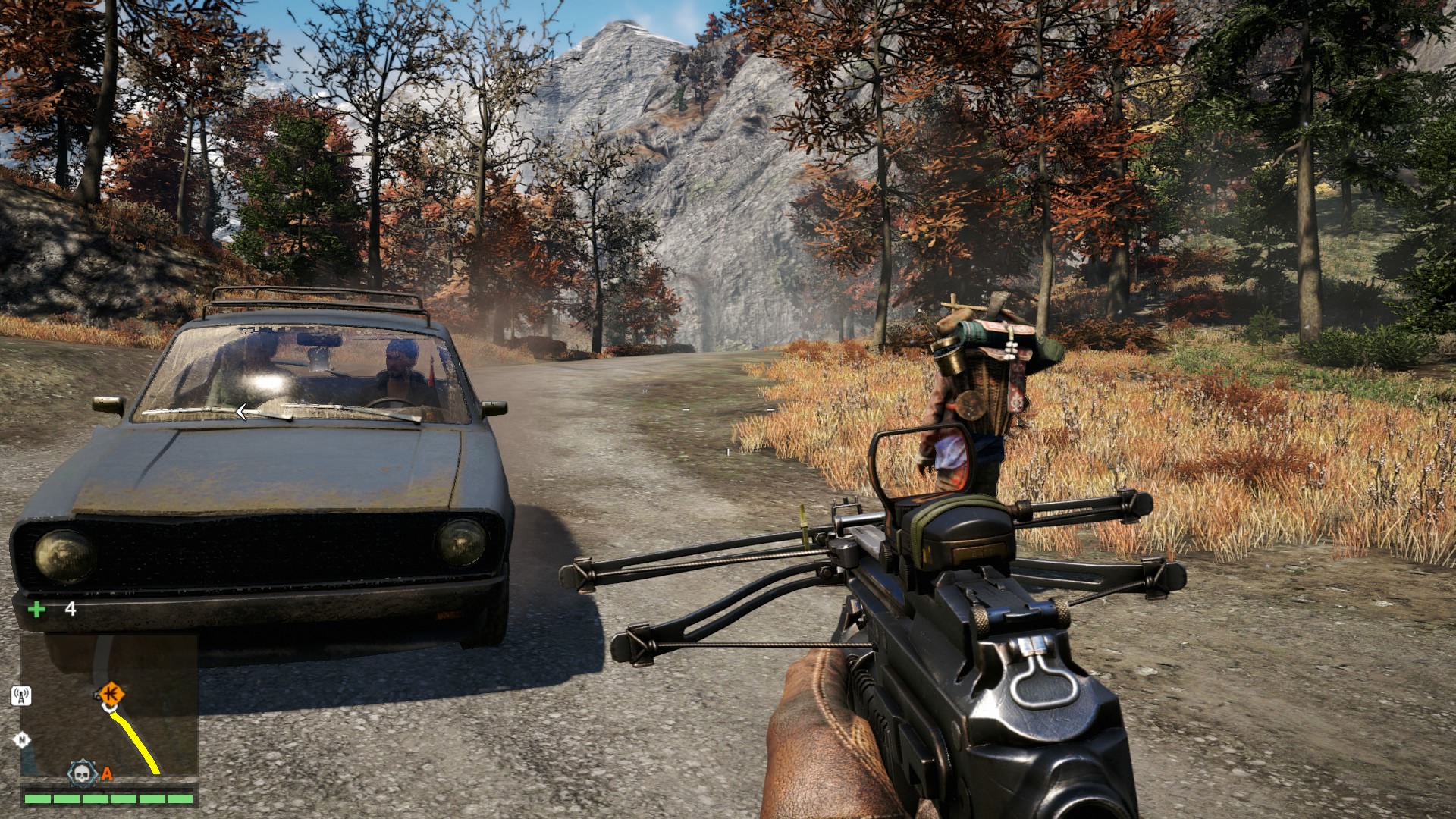Click the north compass indicator
The height and width of the screenshot is (819, 1456).
pyautogui.click(x=22, y=740)
